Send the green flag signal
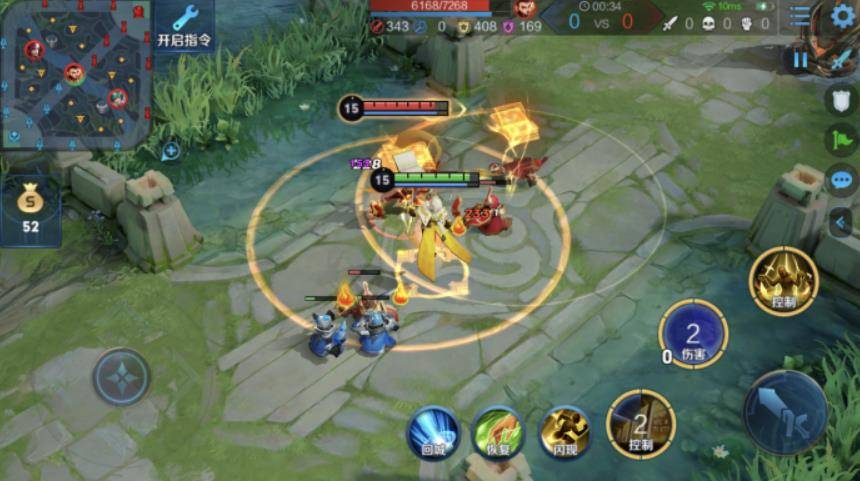 coord(841,139)
